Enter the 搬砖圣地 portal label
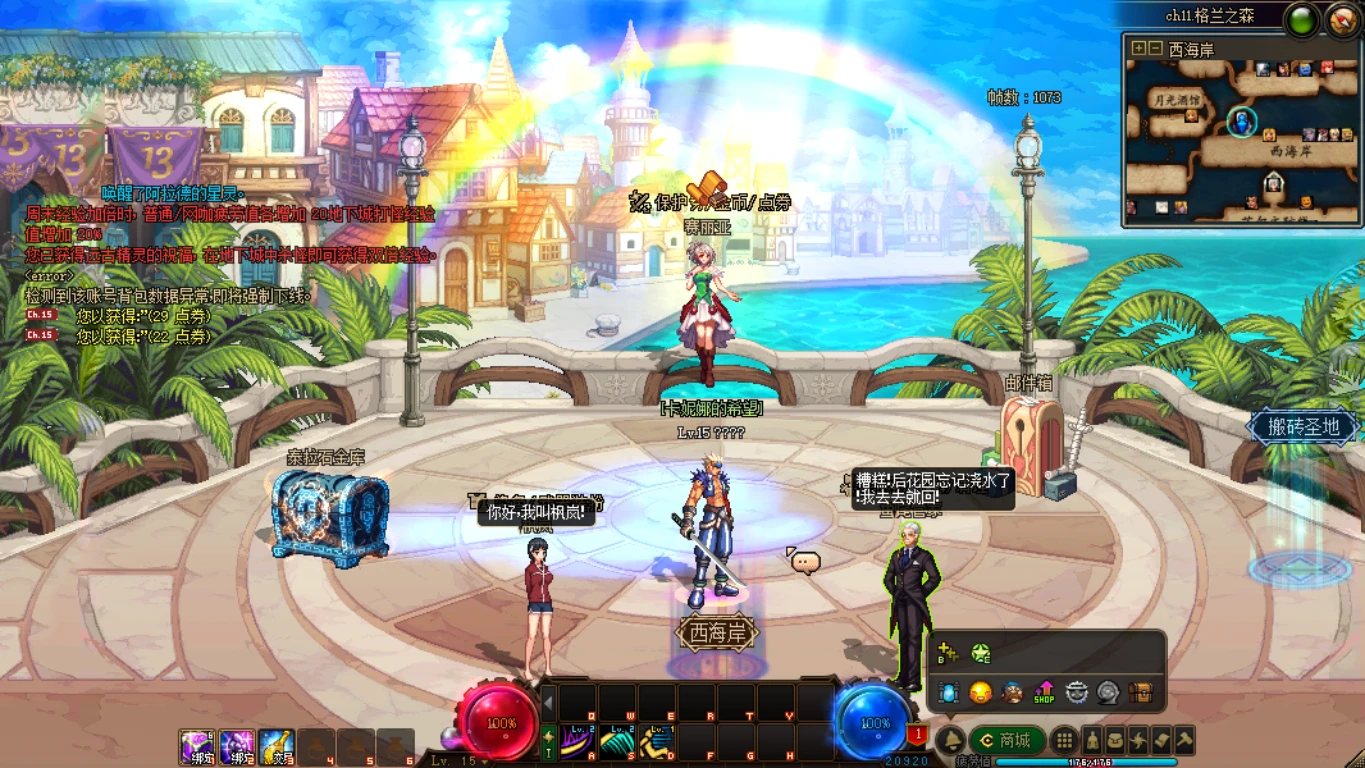Screen dimensions: 1365x768 (x=1302, y=427)
